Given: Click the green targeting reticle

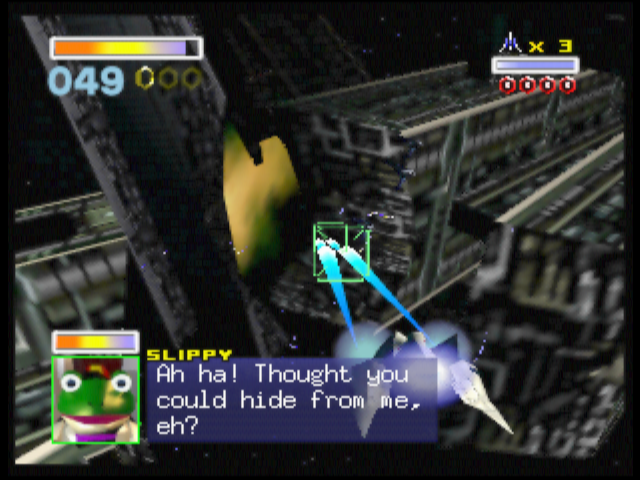Looking at the screenshot, I should (341, 251).
